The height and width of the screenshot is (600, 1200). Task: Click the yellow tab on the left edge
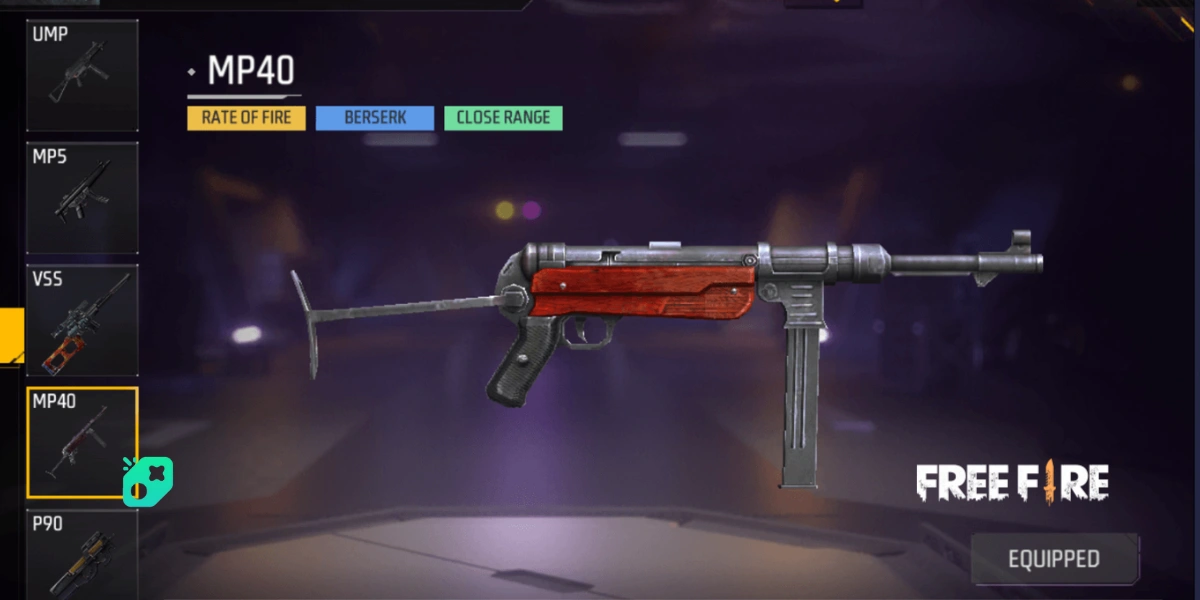coord(11,333)
